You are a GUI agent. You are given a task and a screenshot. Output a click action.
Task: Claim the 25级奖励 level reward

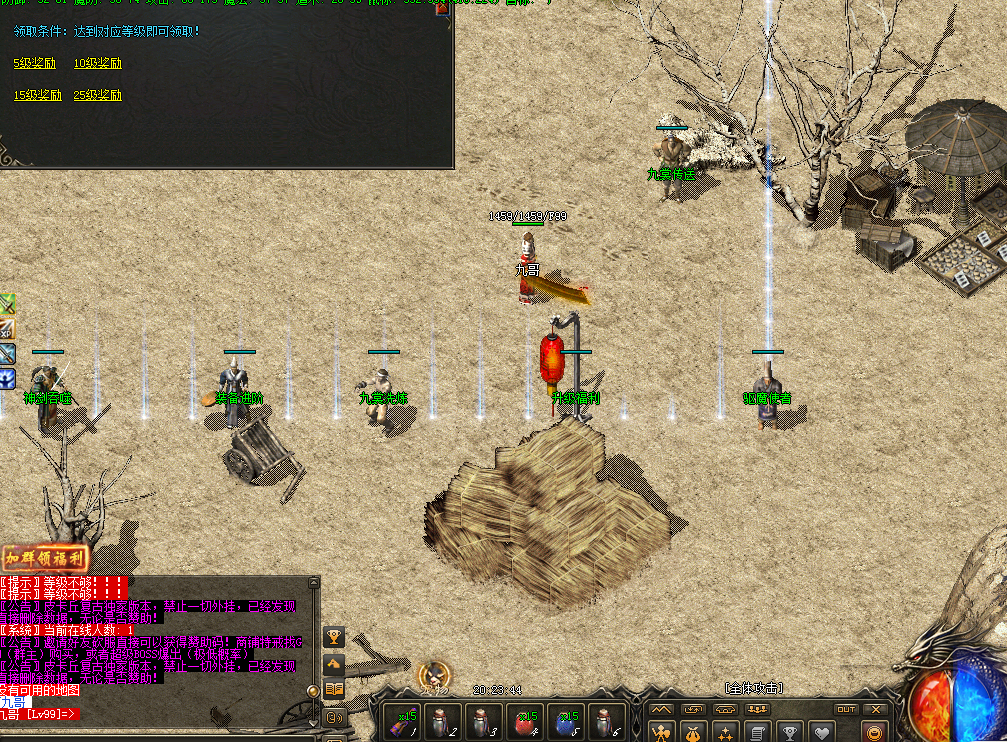coord(97,95)
